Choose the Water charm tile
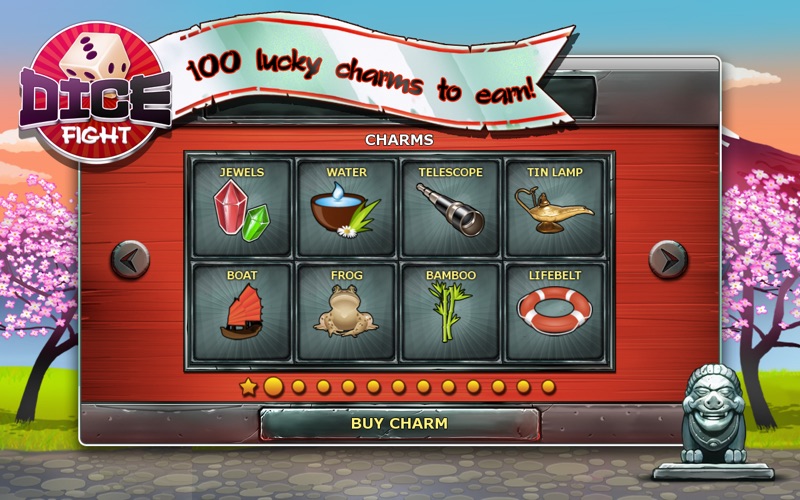The image size is (800, 500). (347, 207)
